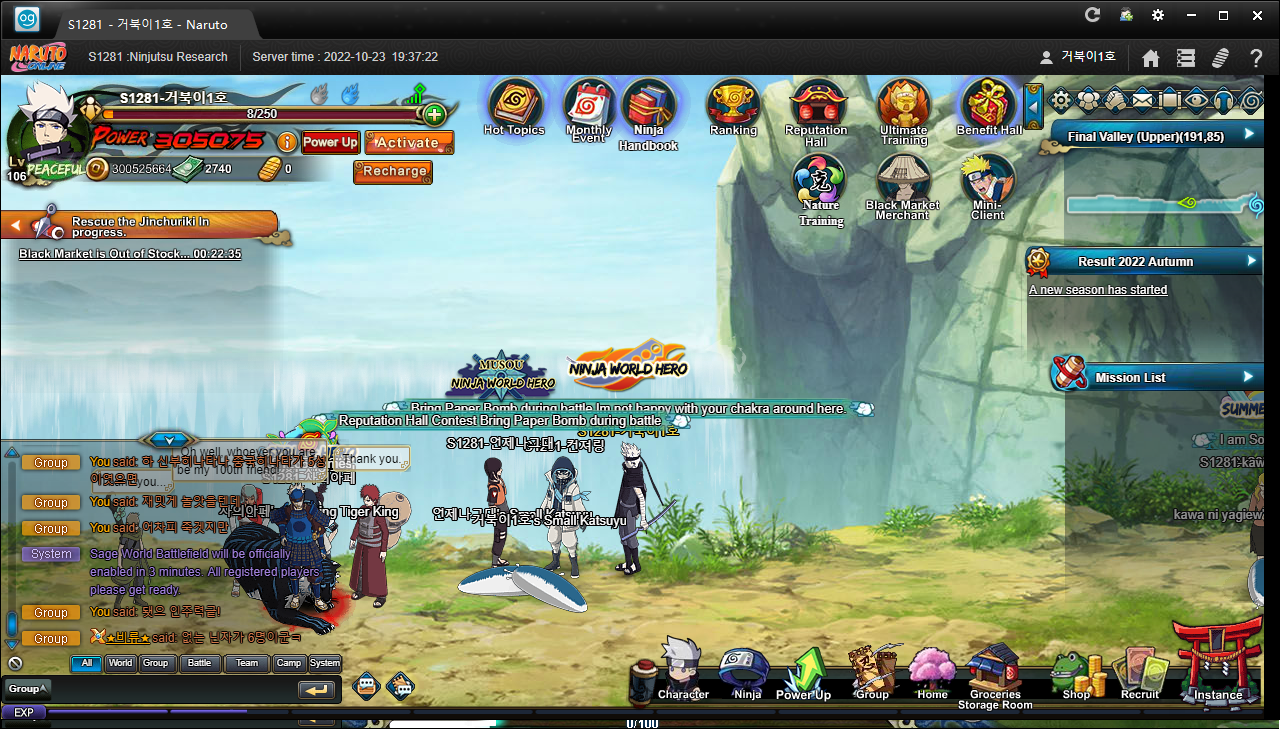Open the Hot Topics menu
The image size is (1280, 729).
pos(514,106)
